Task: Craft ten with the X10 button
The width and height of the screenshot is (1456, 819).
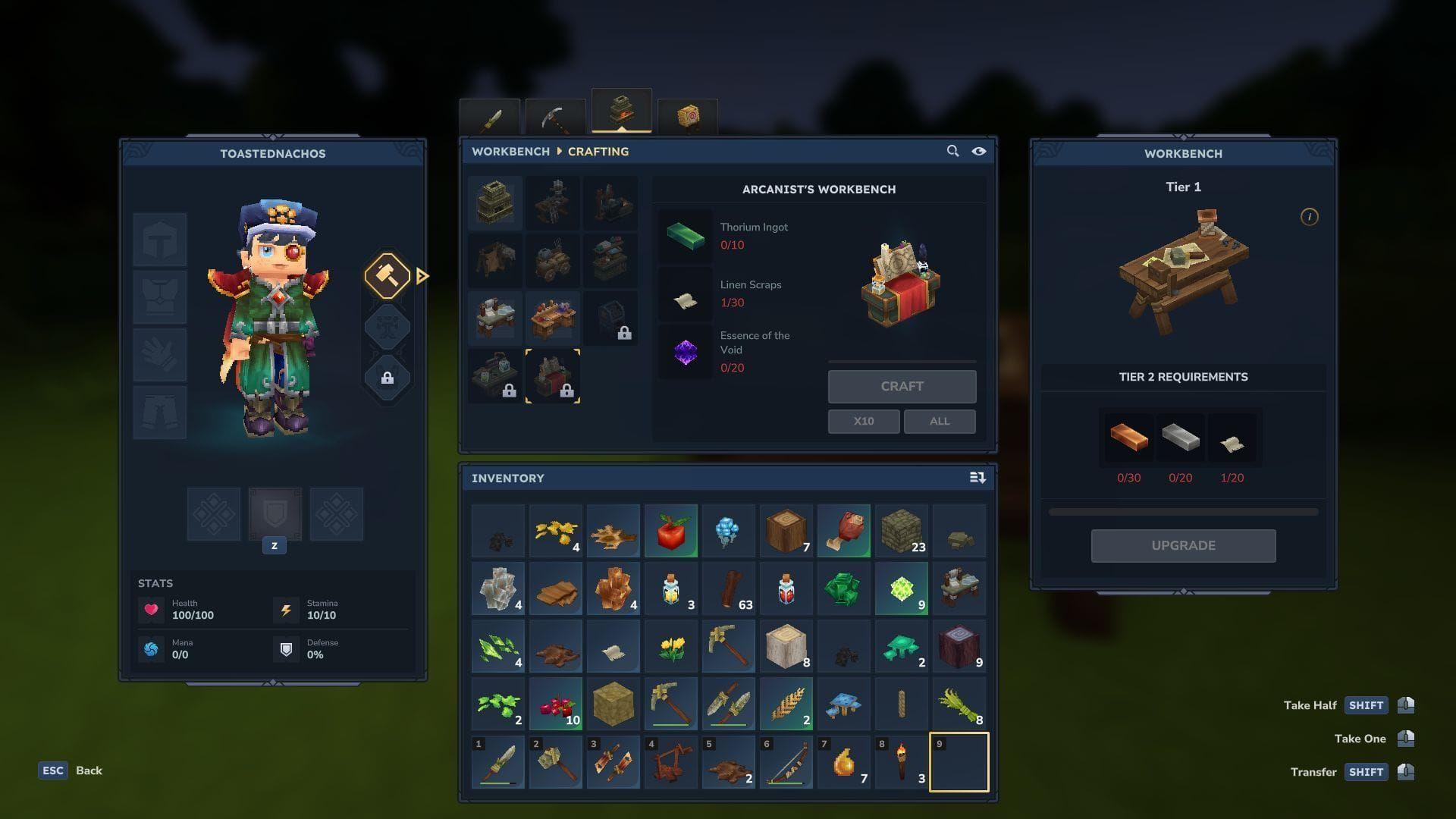Action: [x=863, y=421]
